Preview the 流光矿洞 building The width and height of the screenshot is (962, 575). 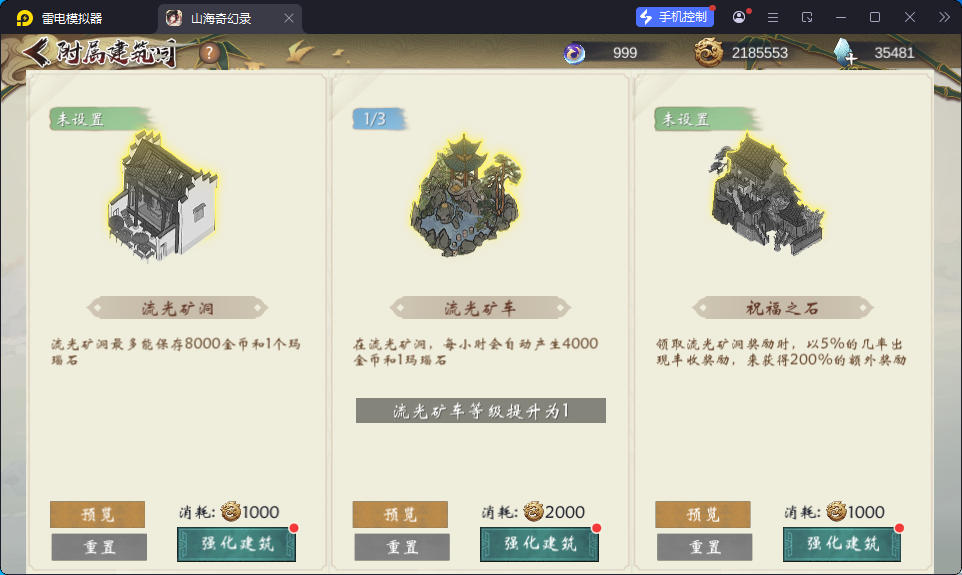(x=98, y=514)
